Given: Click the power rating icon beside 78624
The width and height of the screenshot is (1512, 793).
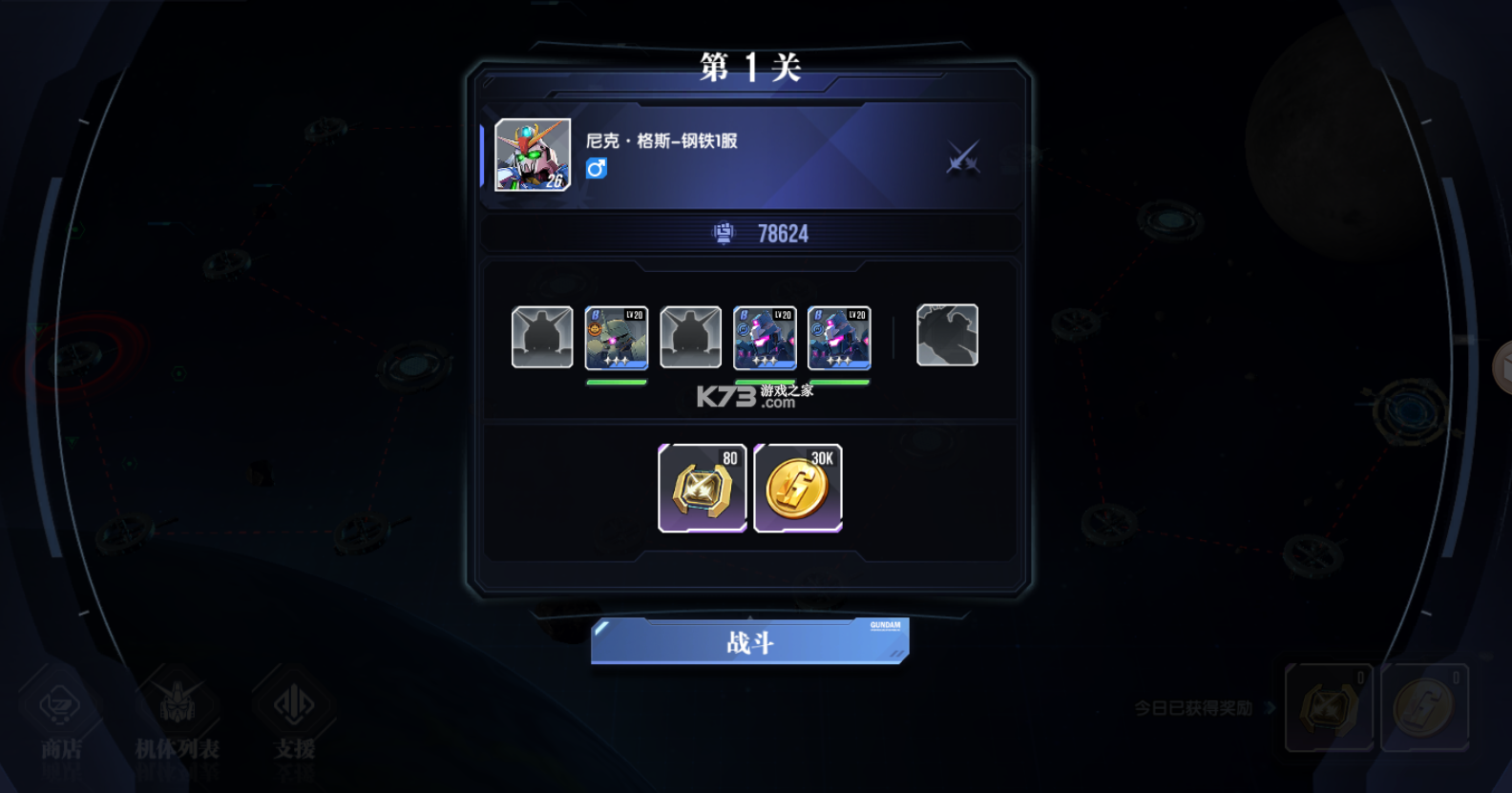Looking at the screenshot, I should pos(723,233).
